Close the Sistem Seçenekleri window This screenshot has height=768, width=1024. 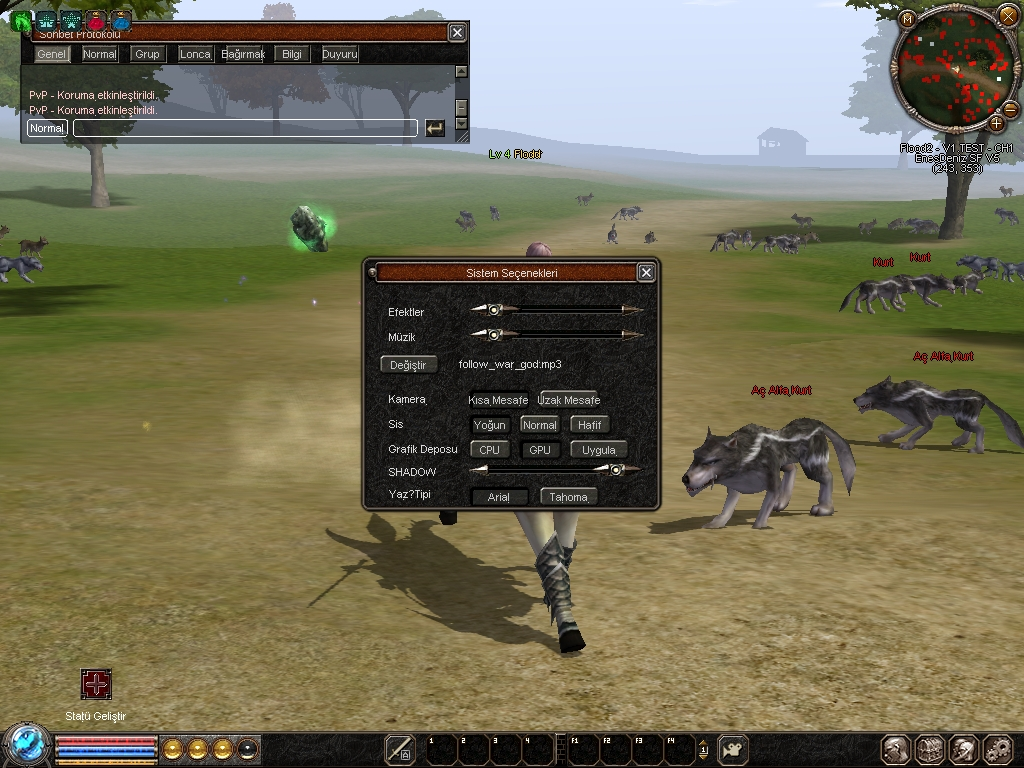tap(646, 272)
